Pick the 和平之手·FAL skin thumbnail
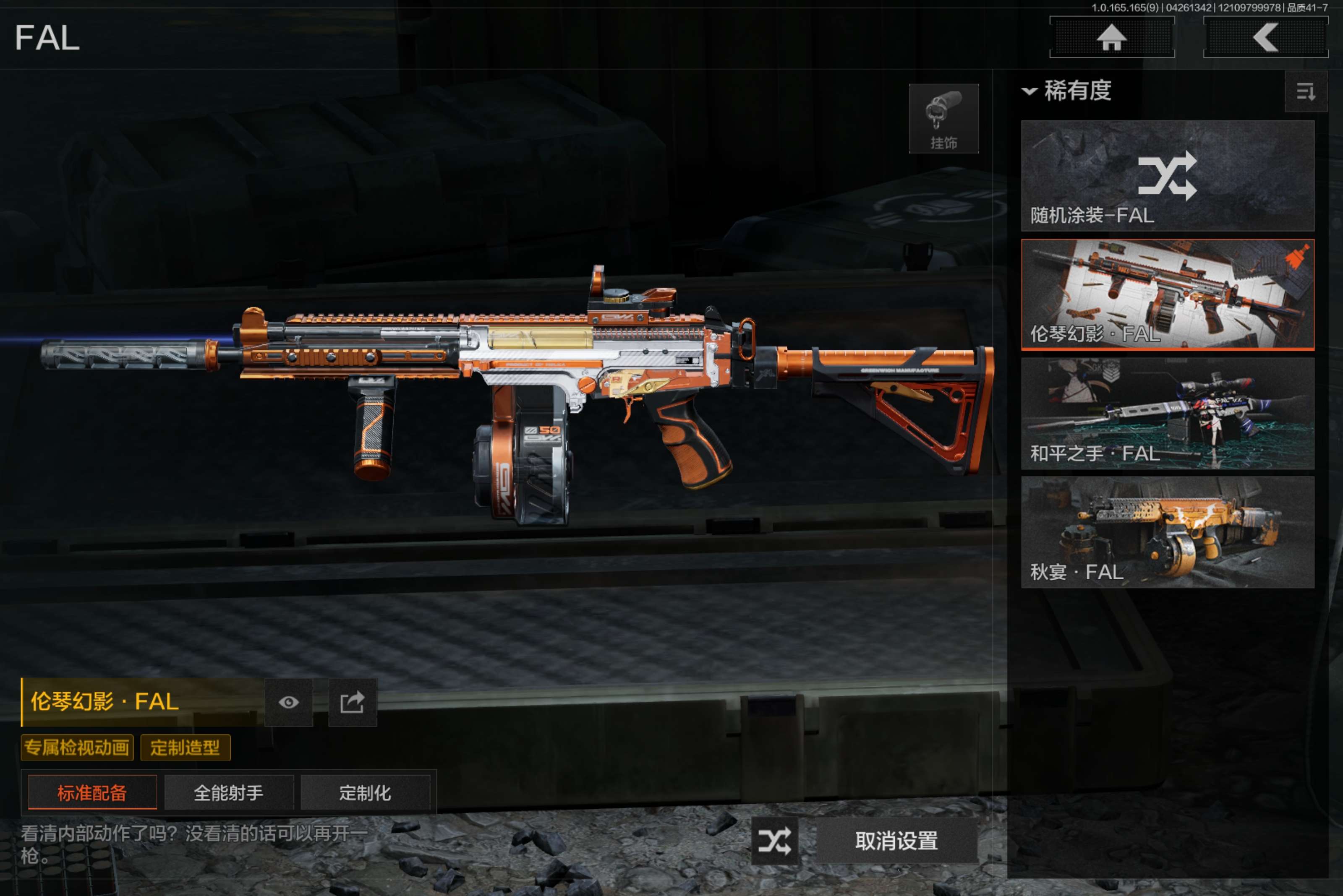The width and height of the screenshot is (1343, 896). click(1167, 414)
